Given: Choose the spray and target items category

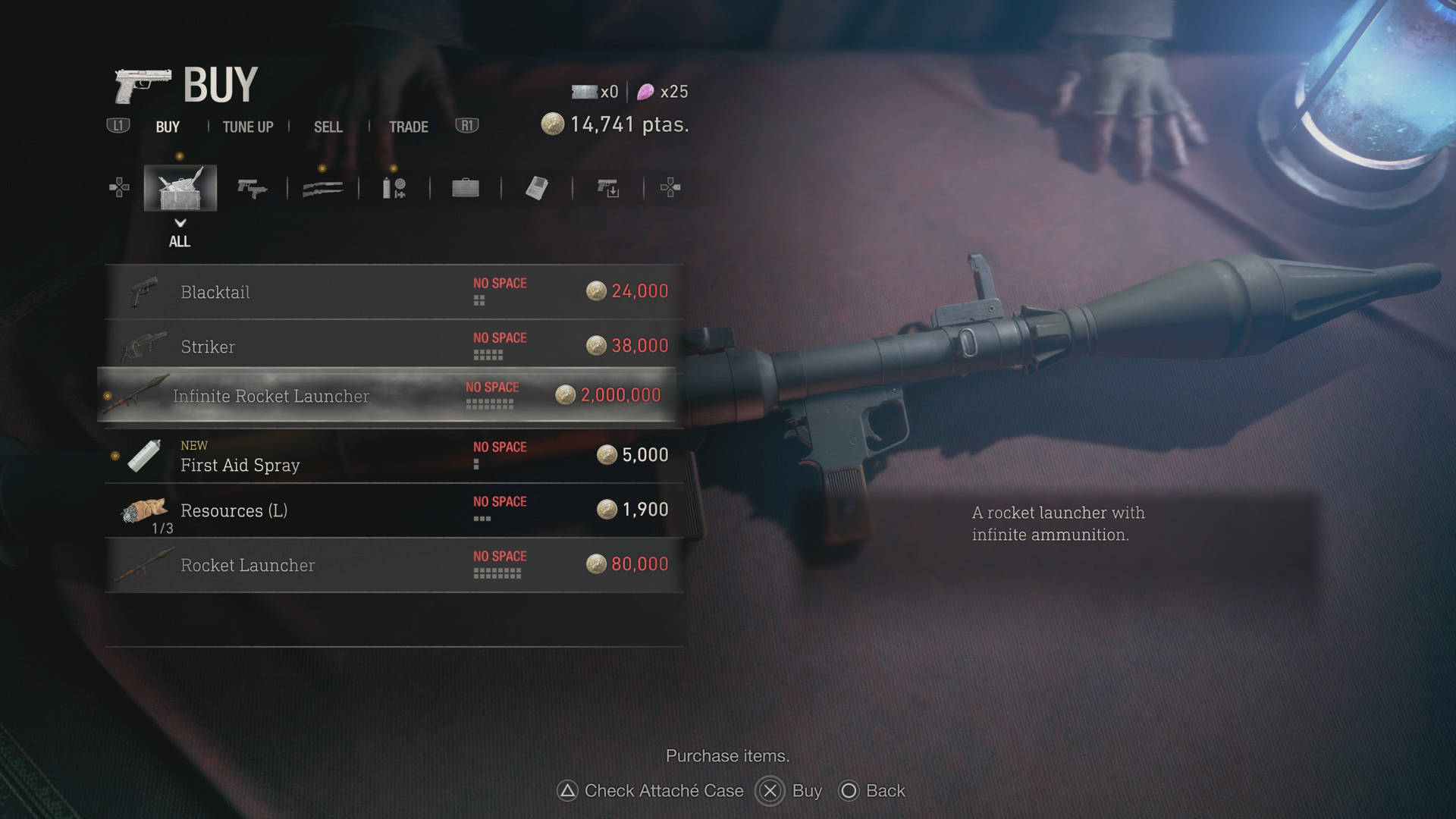Looking at the screenshot, I should pos(394,188).
